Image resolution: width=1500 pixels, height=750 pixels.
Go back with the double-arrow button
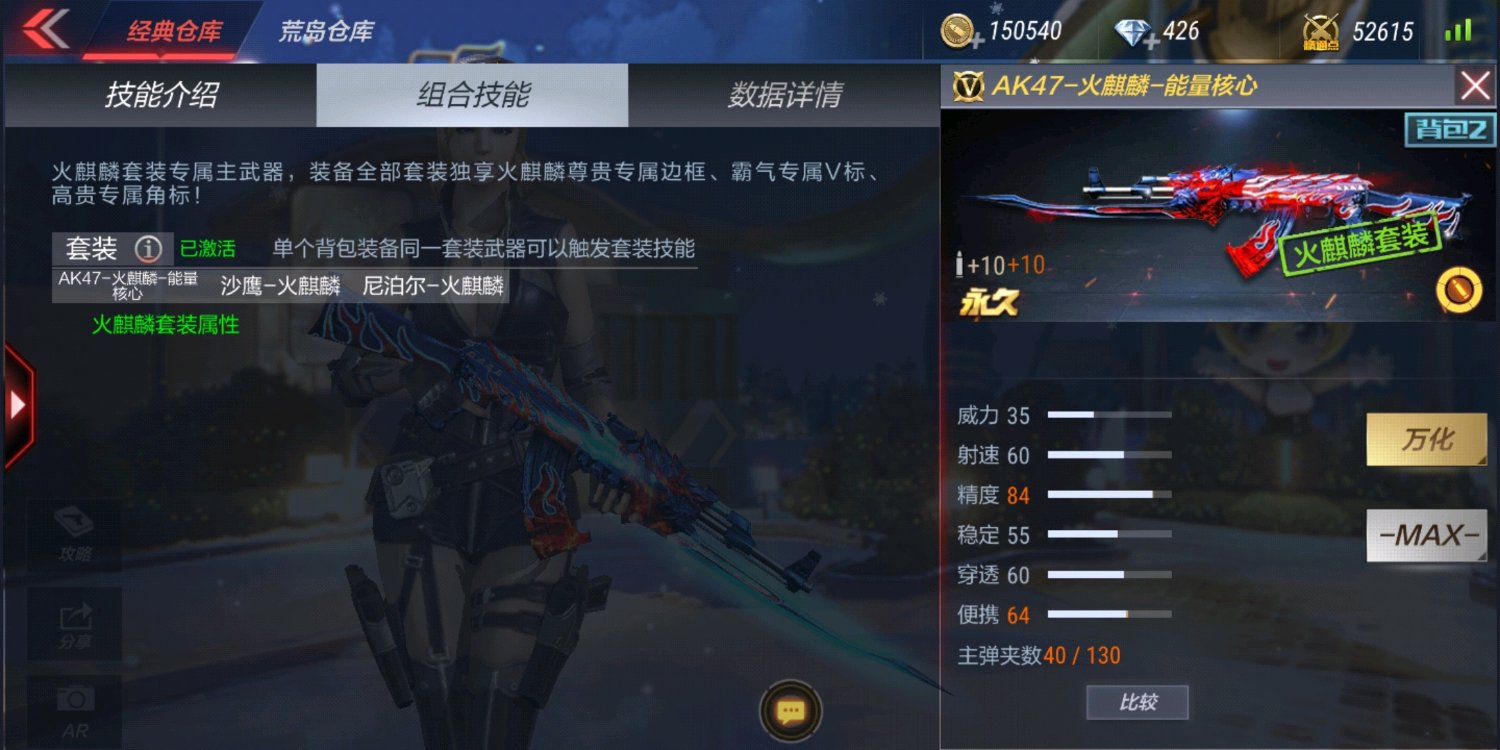[x=44, y=29]
